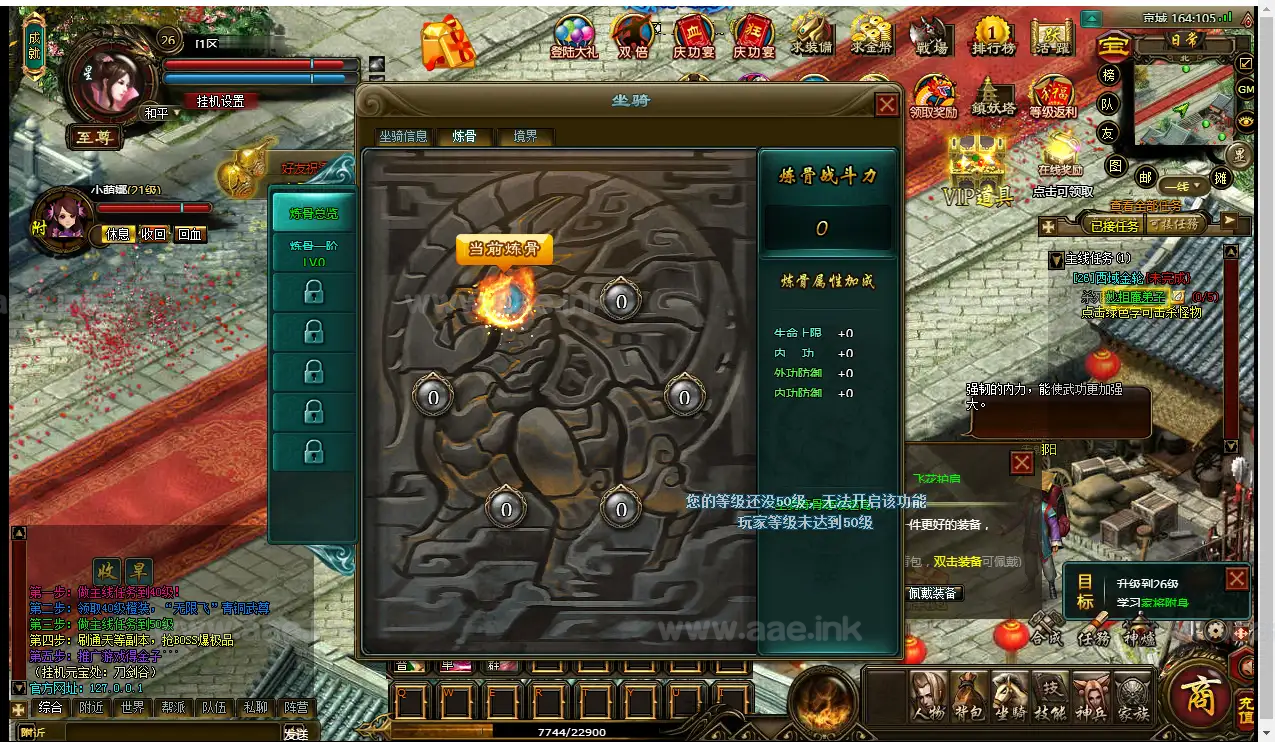The height and width of the screenshot is (742, 1275).
Task: Enter the 战场 battlefield
Action: point(930,38)
